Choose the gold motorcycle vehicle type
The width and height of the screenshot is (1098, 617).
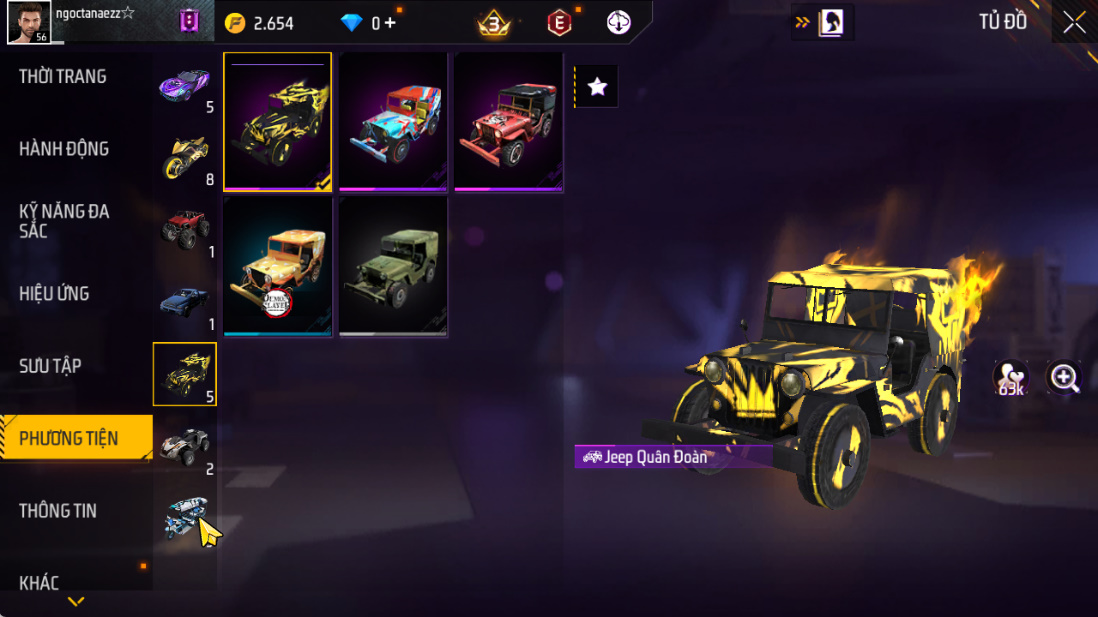click(x=185, y=157)
